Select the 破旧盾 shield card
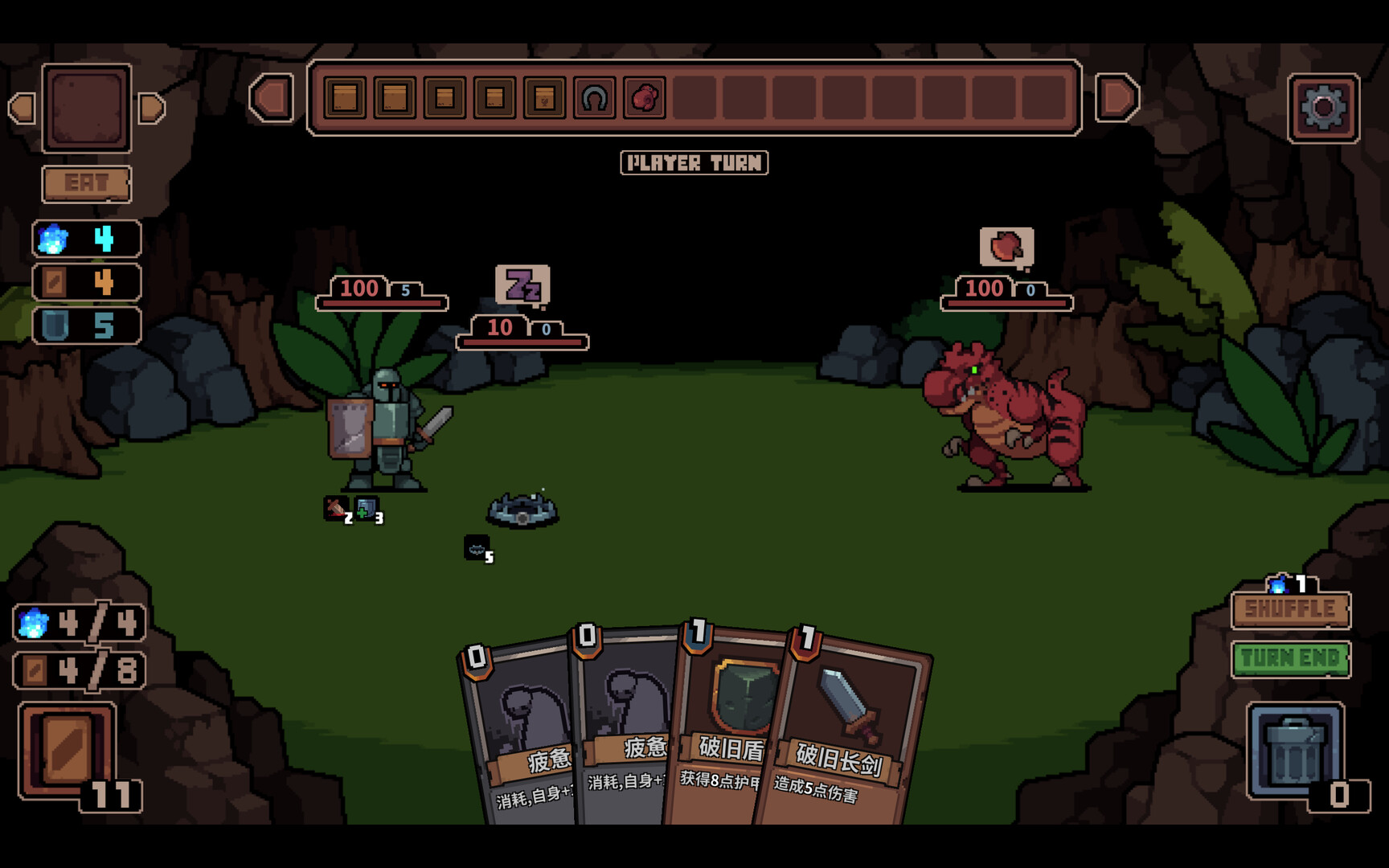This screenshot has height=868, width=1389. click(727, 723)
